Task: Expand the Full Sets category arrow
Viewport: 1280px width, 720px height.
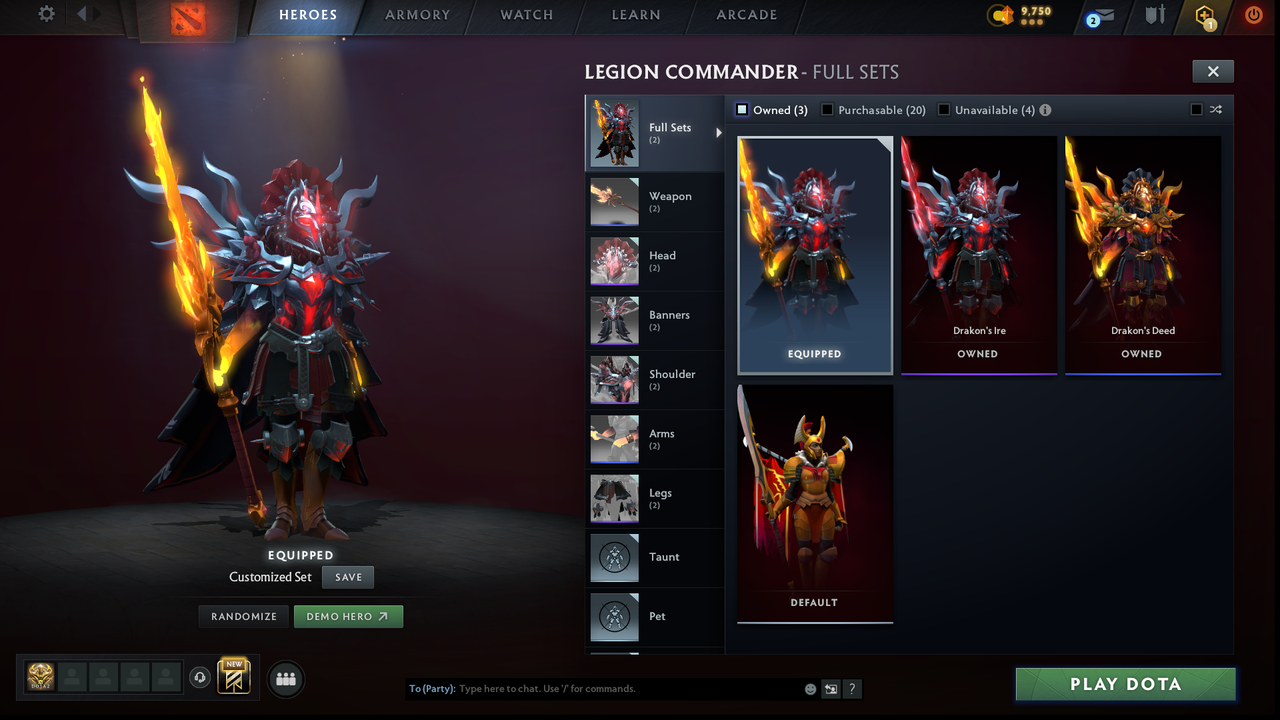Action: [718, 131]
